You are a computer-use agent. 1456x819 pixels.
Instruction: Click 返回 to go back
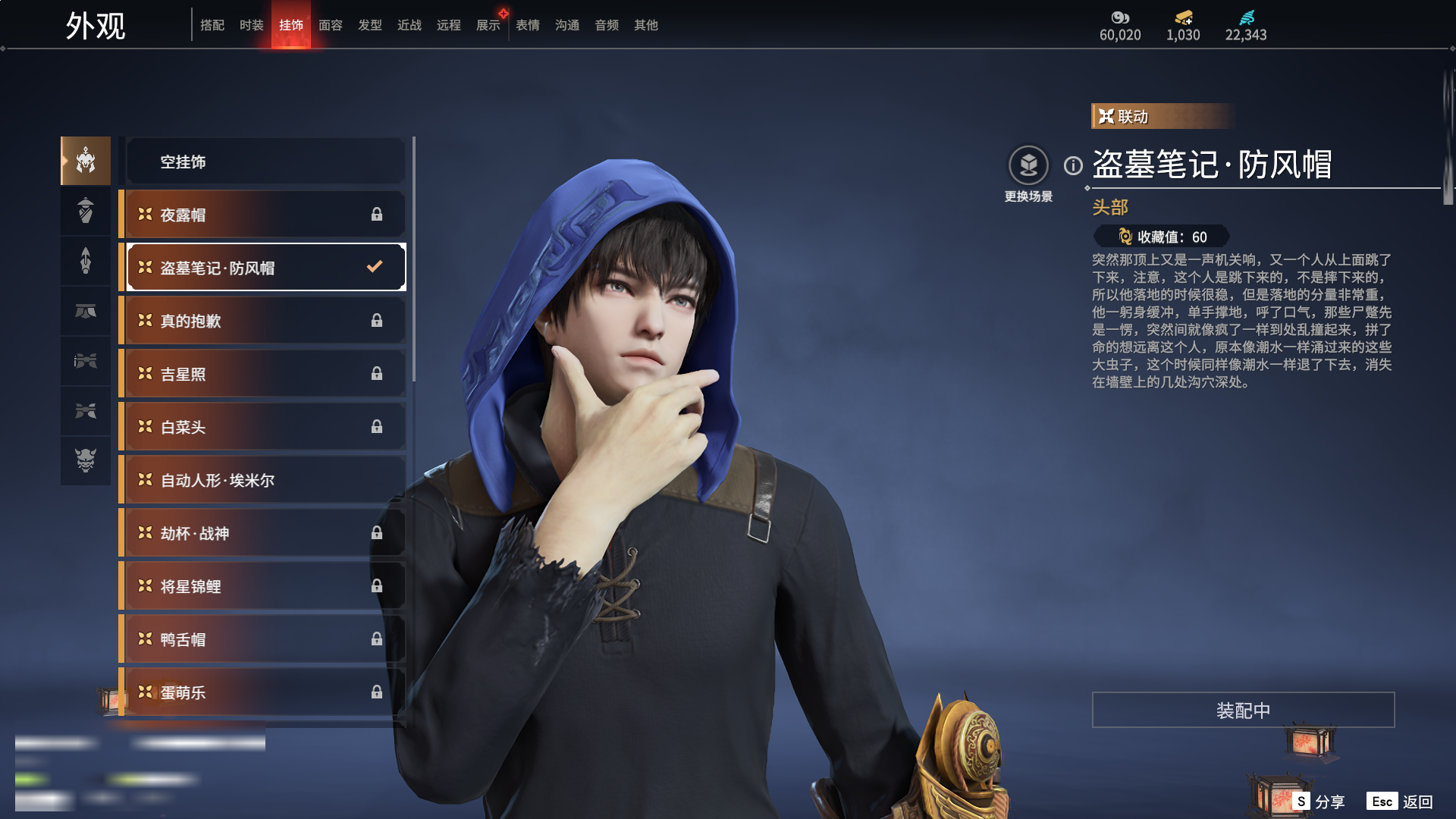point(1401,802)
